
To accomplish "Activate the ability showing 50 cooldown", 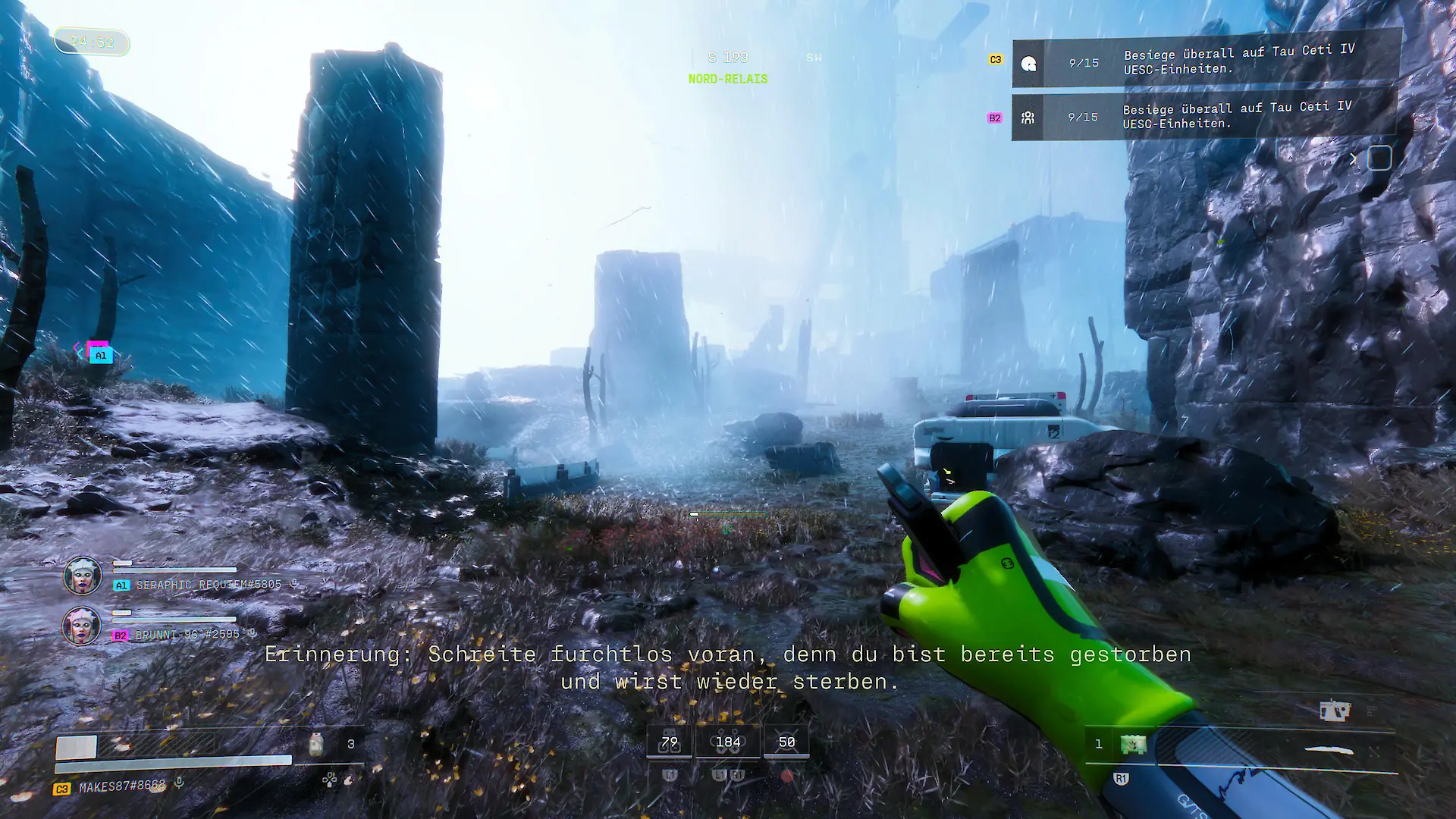I will tap(786, 742).
